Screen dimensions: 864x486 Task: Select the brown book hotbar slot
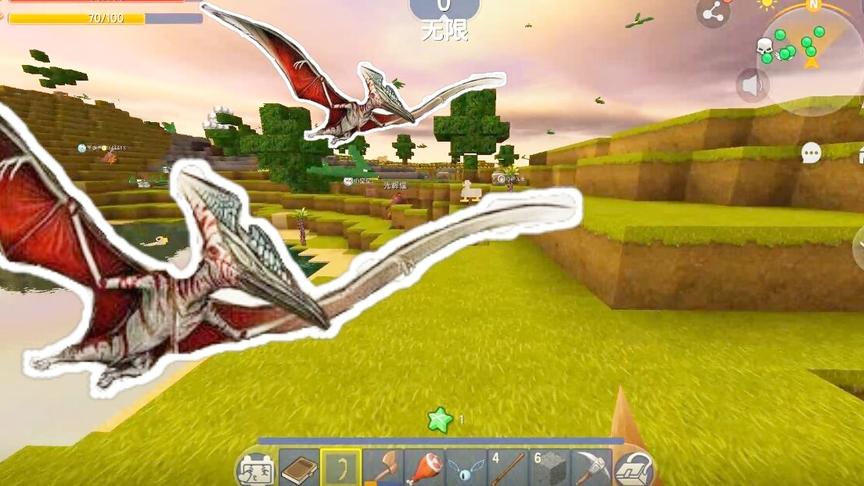click(298, 468)
